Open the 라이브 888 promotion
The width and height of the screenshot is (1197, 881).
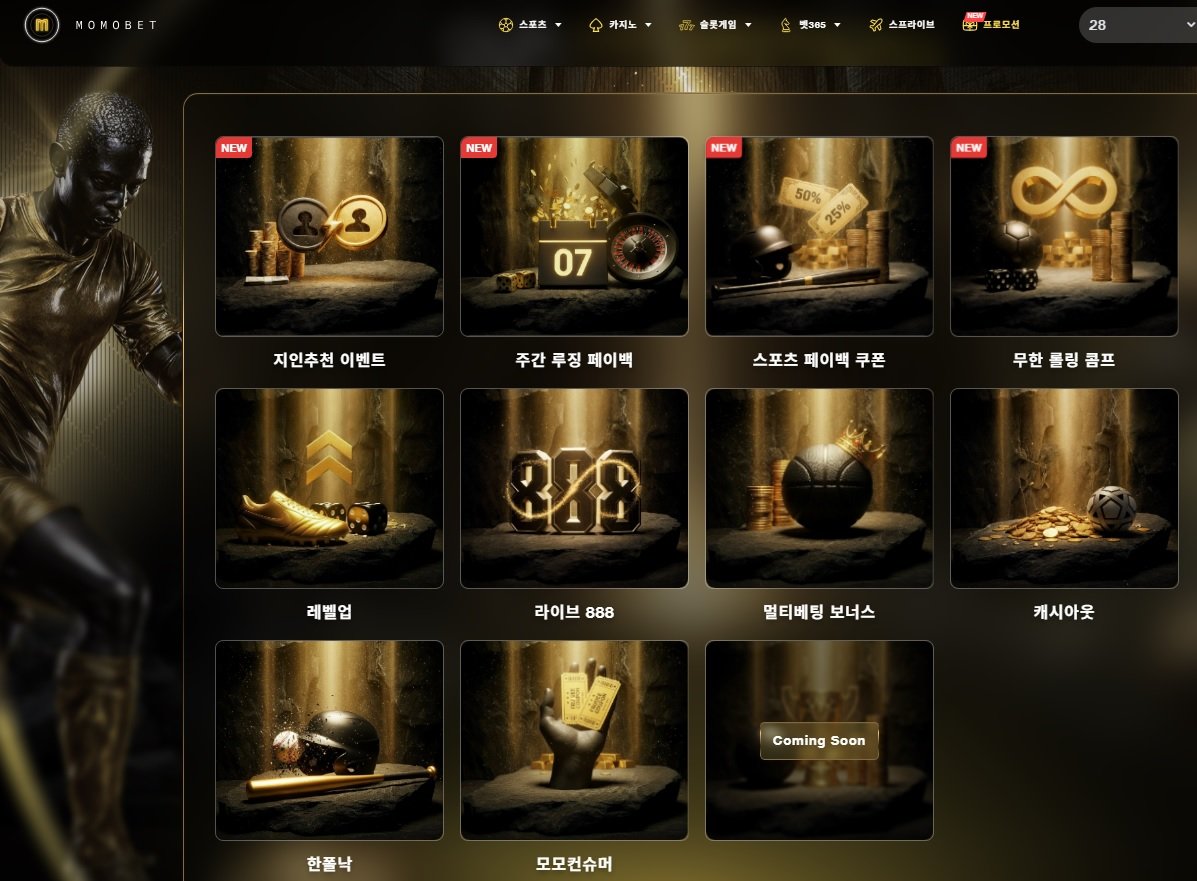pos(574,488)
